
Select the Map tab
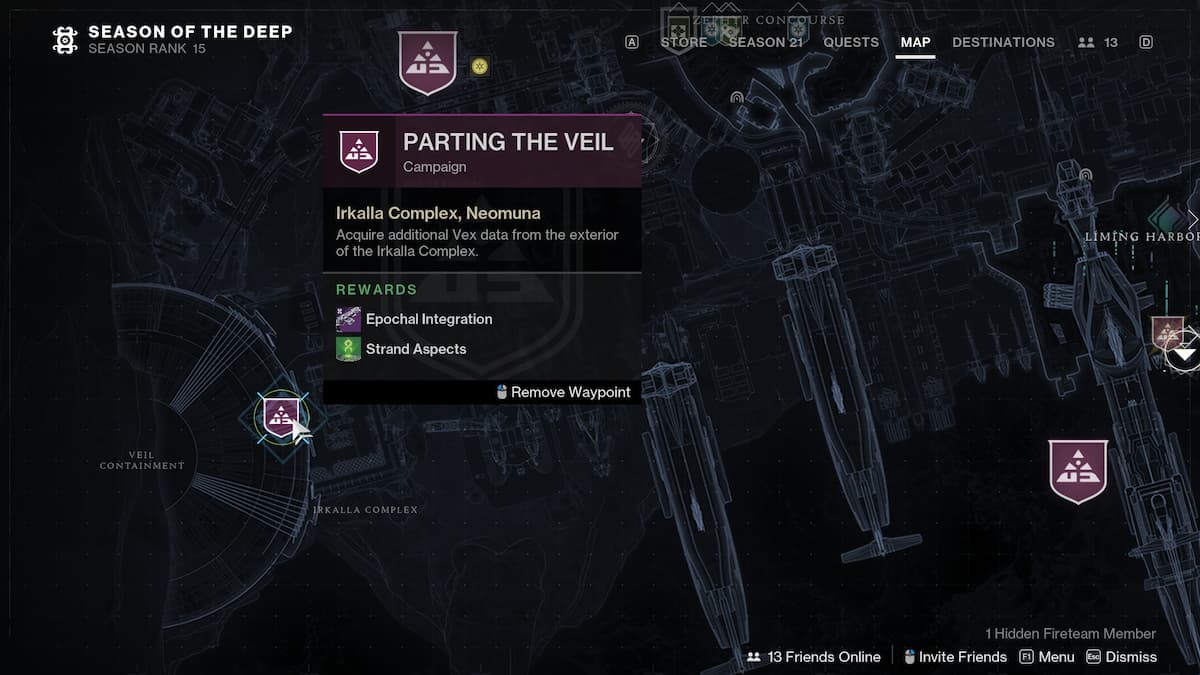[x=915, y=42]
